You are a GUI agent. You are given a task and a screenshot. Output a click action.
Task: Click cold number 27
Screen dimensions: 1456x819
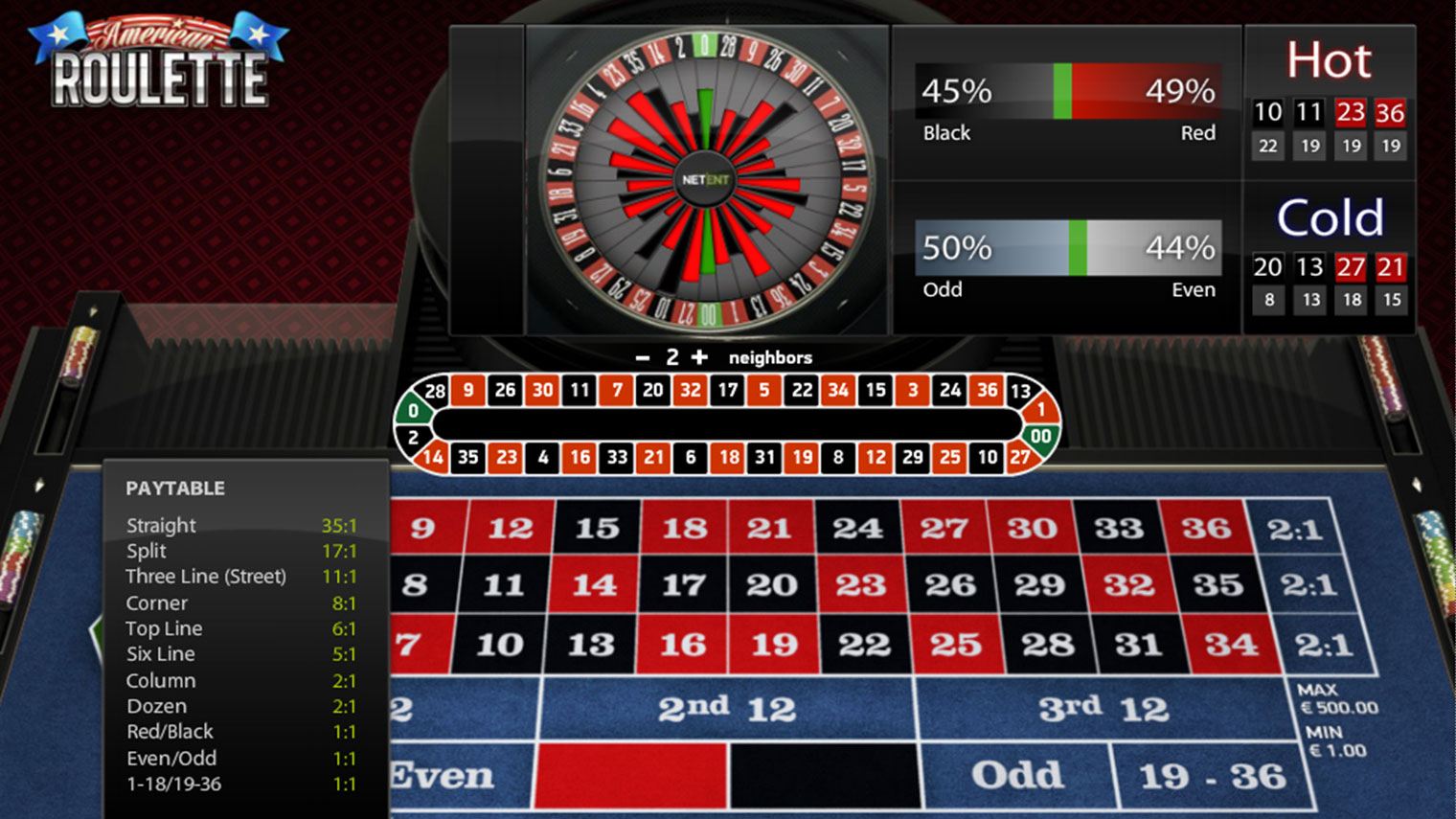point(1350,268)
